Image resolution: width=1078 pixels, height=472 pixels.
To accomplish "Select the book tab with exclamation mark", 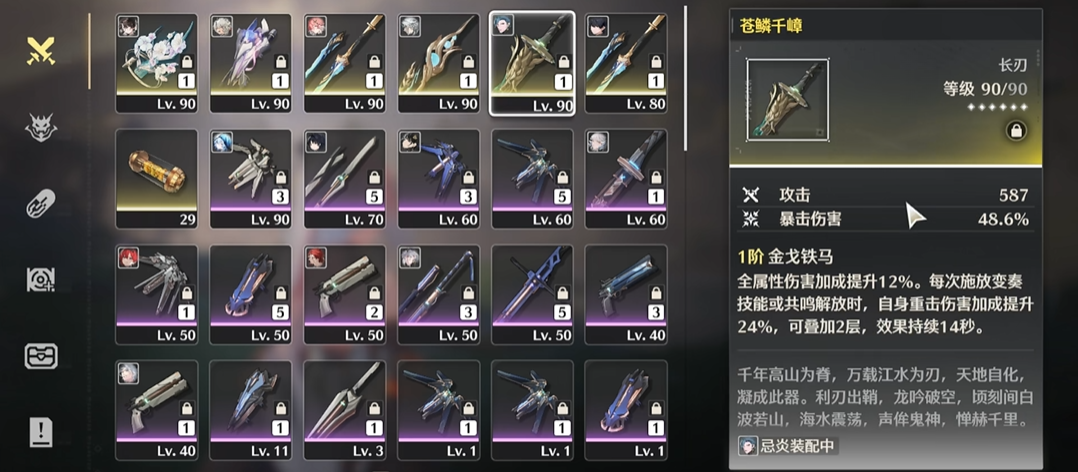I will [x=41, y=432].
